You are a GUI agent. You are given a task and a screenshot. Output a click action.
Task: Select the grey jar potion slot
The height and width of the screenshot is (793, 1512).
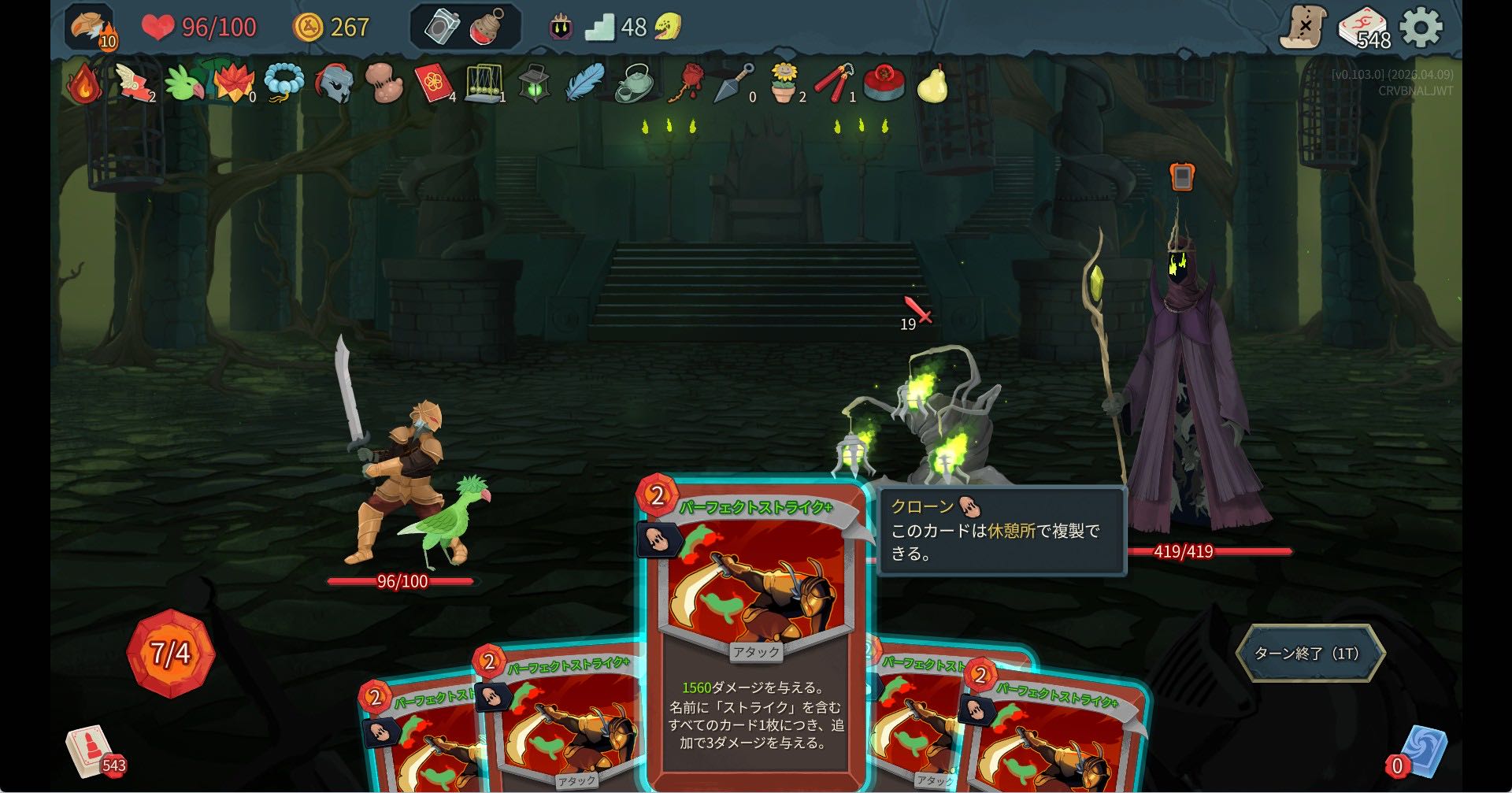pos(443,28)
